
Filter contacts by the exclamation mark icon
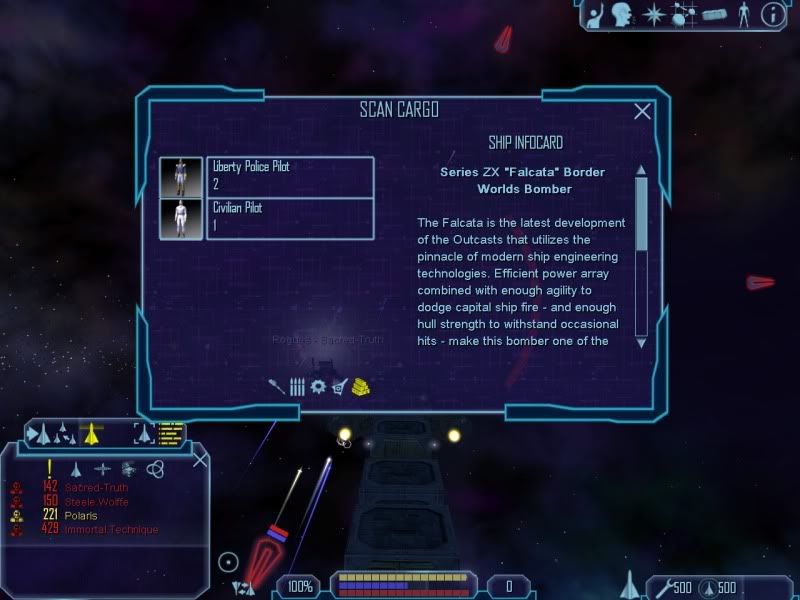(x=49, y=467)
